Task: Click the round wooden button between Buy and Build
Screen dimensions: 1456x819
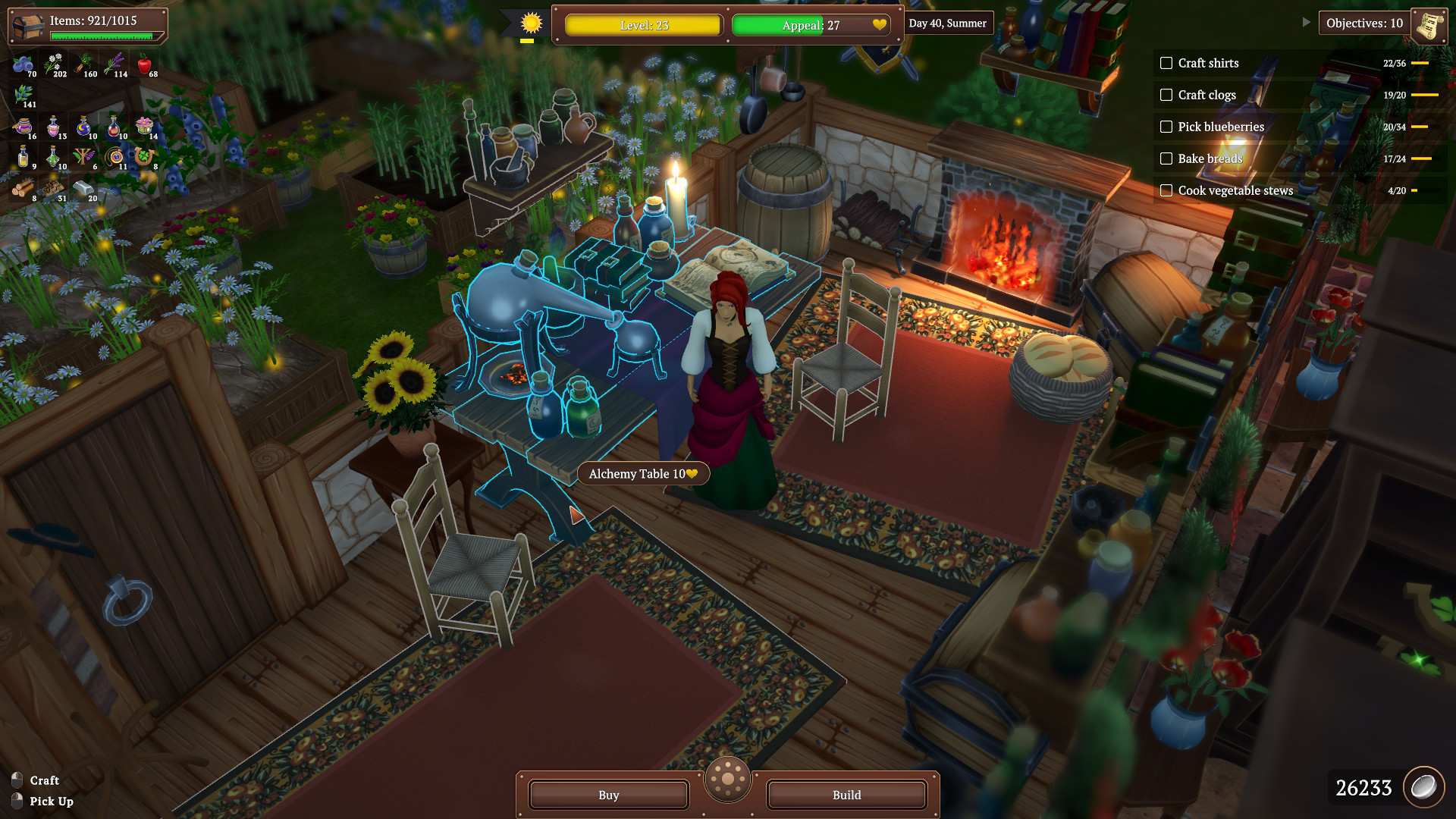Action: [x=728, y=779]
